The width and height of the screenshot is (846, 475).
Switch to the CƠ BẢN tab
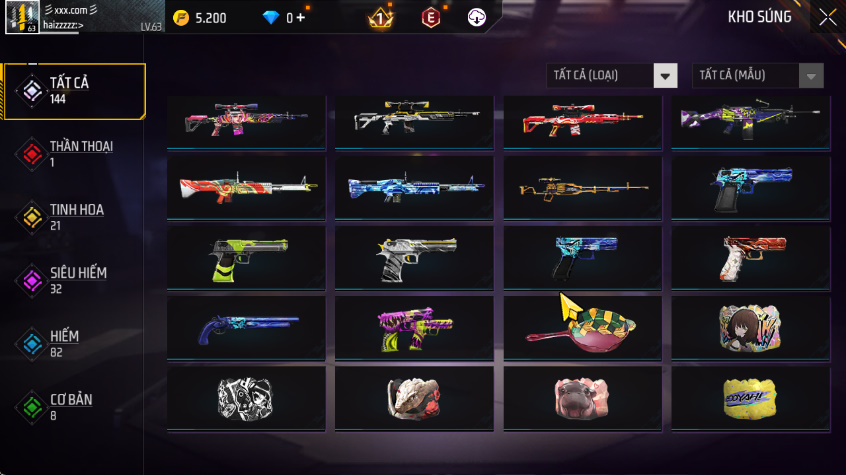73,406
